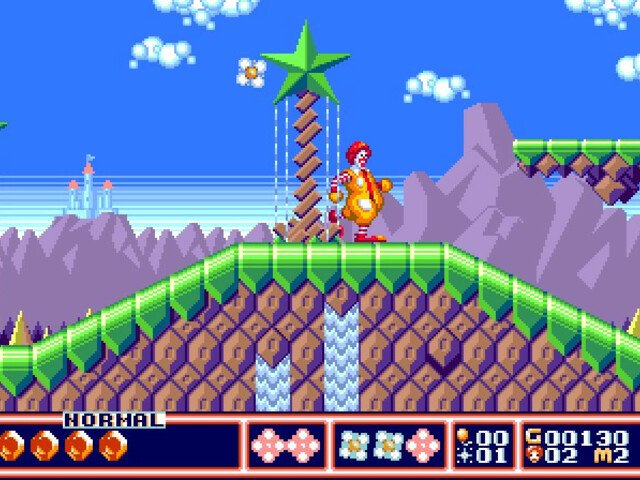The height and width of the screenshot is (480, 640).
Task: Click the red balloon counter icon
Action: point(461,436)
